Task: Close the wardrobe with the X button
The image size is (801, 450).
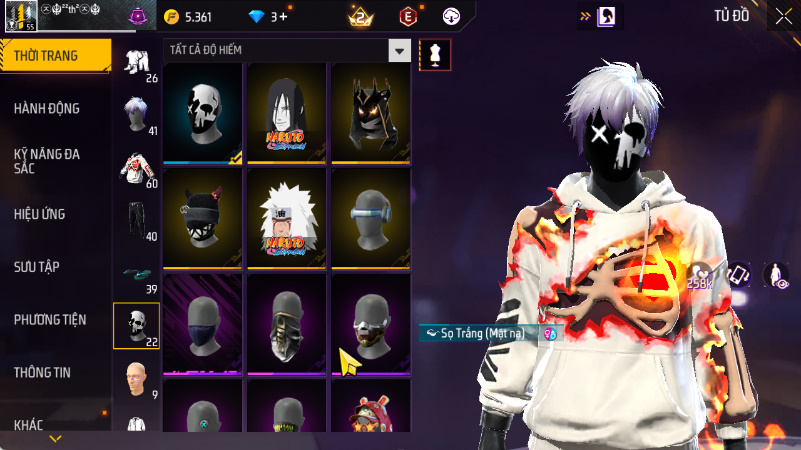Action: coord(782,16)
